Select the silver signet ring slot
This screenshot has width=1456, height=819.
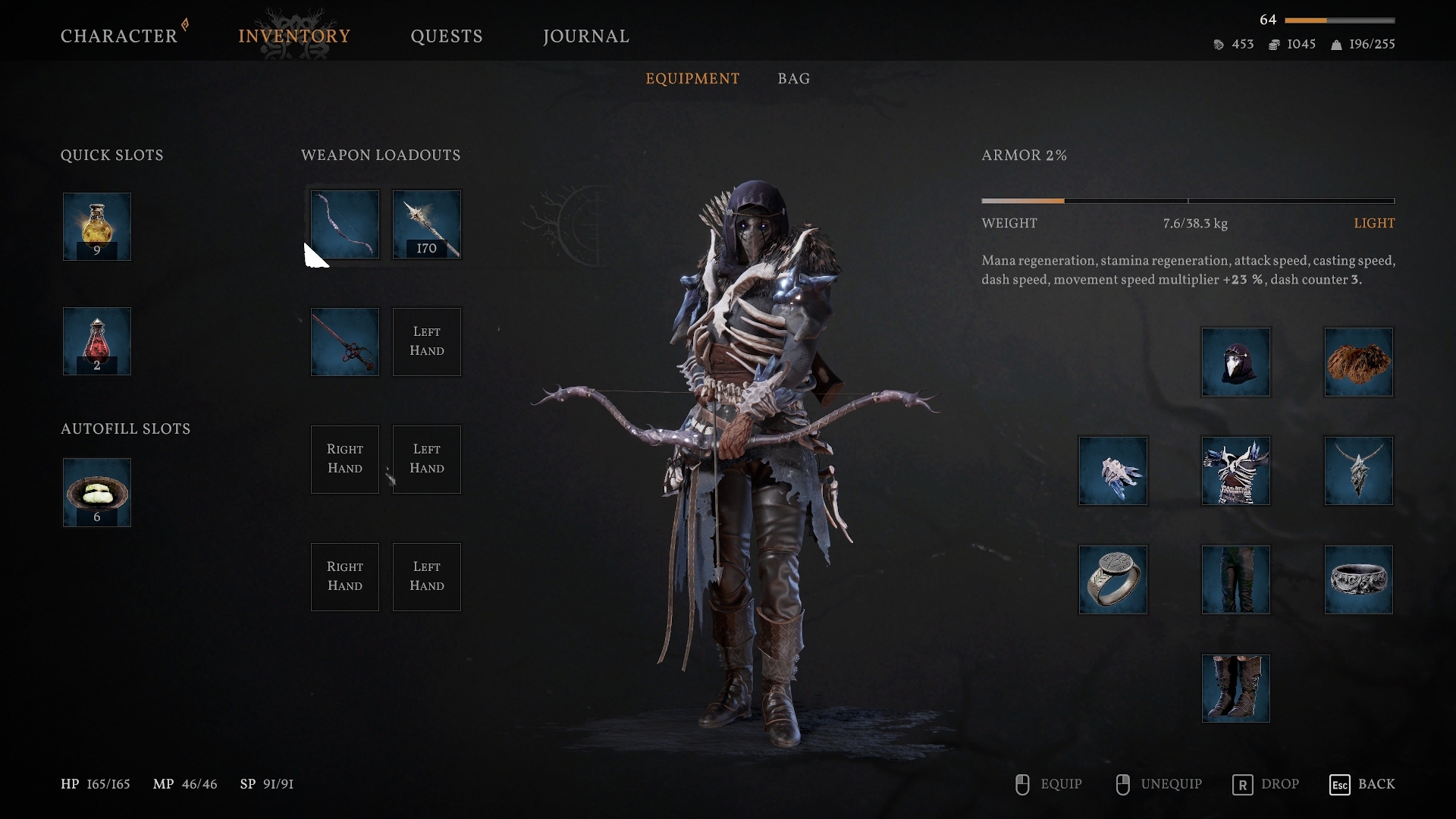1113,580
